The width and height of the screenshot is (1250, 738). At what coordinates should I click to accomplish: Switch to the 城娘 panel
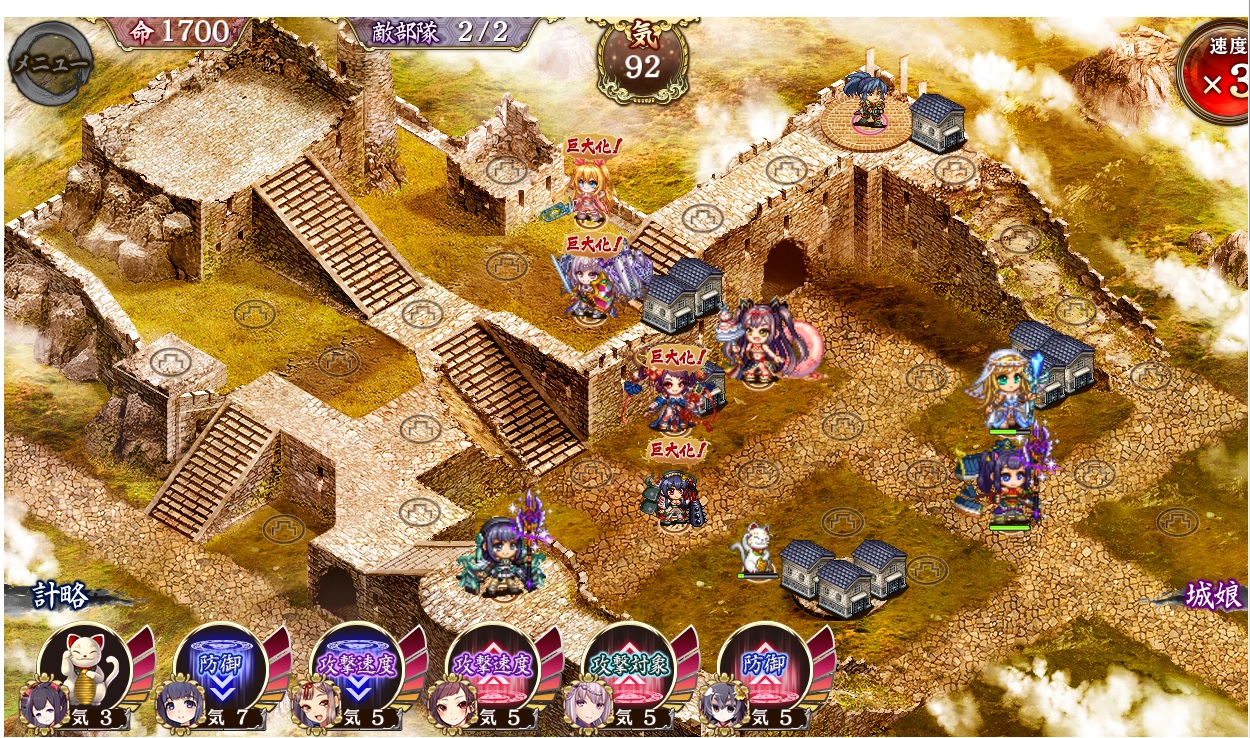click(x=1214, y=597)
